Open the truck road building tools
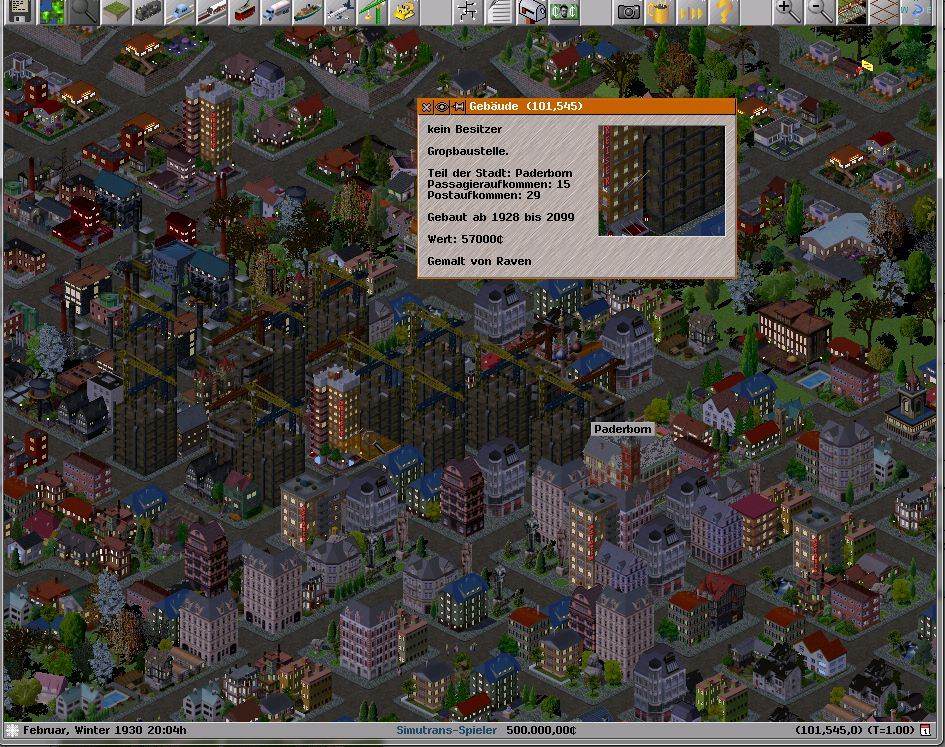This screenshot has width=945, height=747. [276, 11]
